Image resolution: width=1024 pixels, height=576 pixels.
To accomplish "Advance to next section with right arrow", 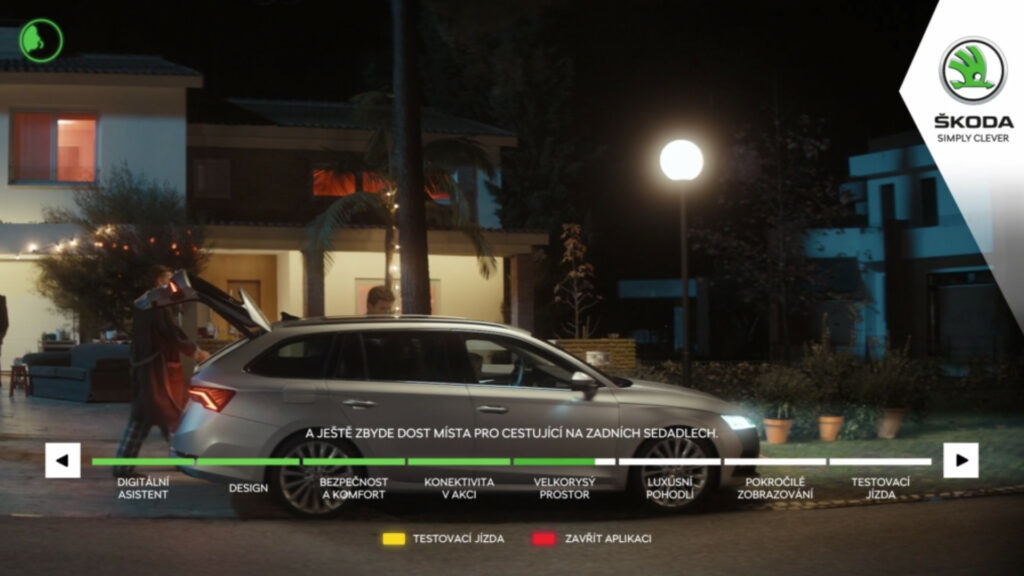I will tap(961, 460).
